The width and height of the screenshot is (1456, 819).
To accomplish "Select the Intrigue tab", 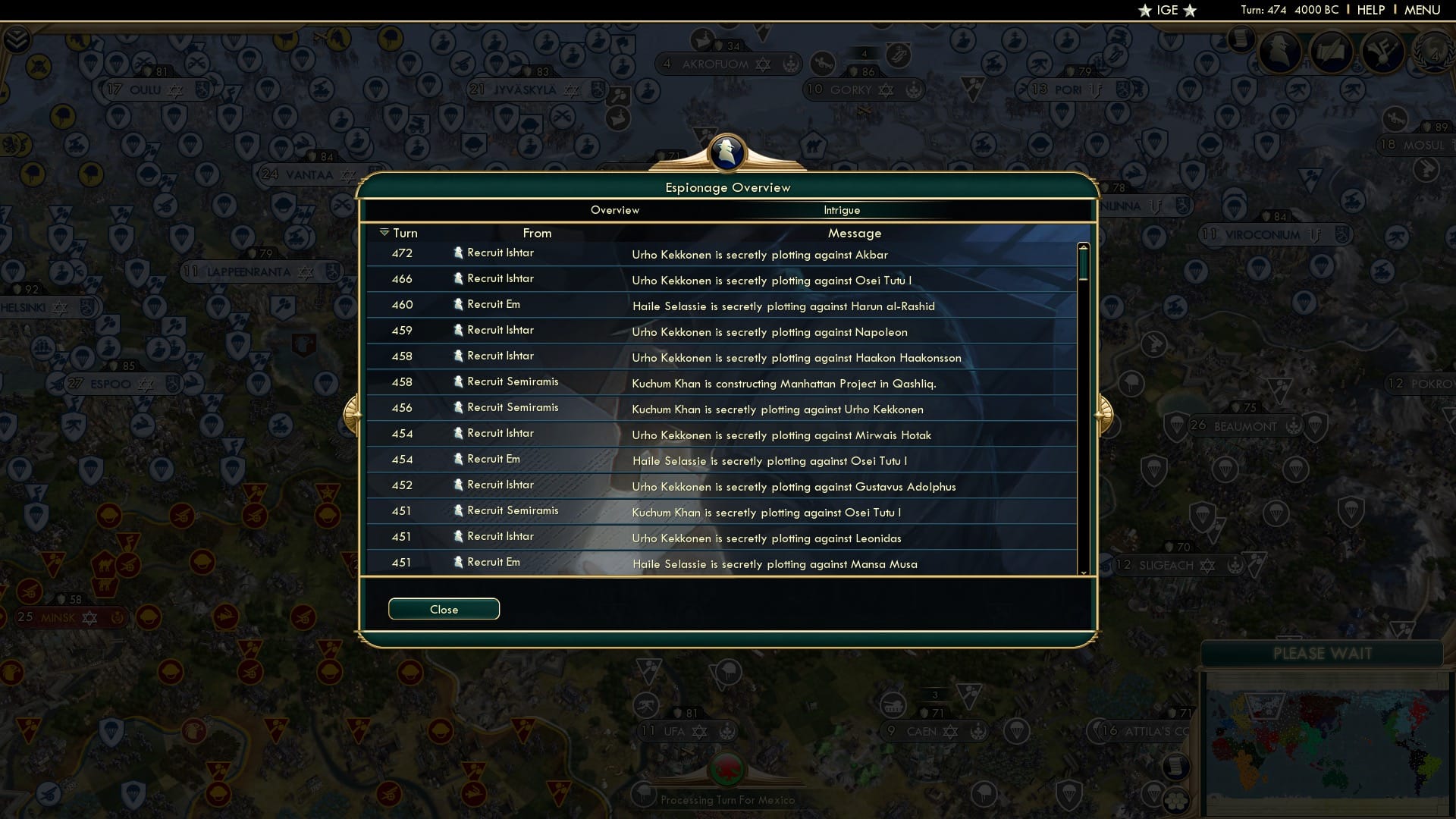I will 842,210.
